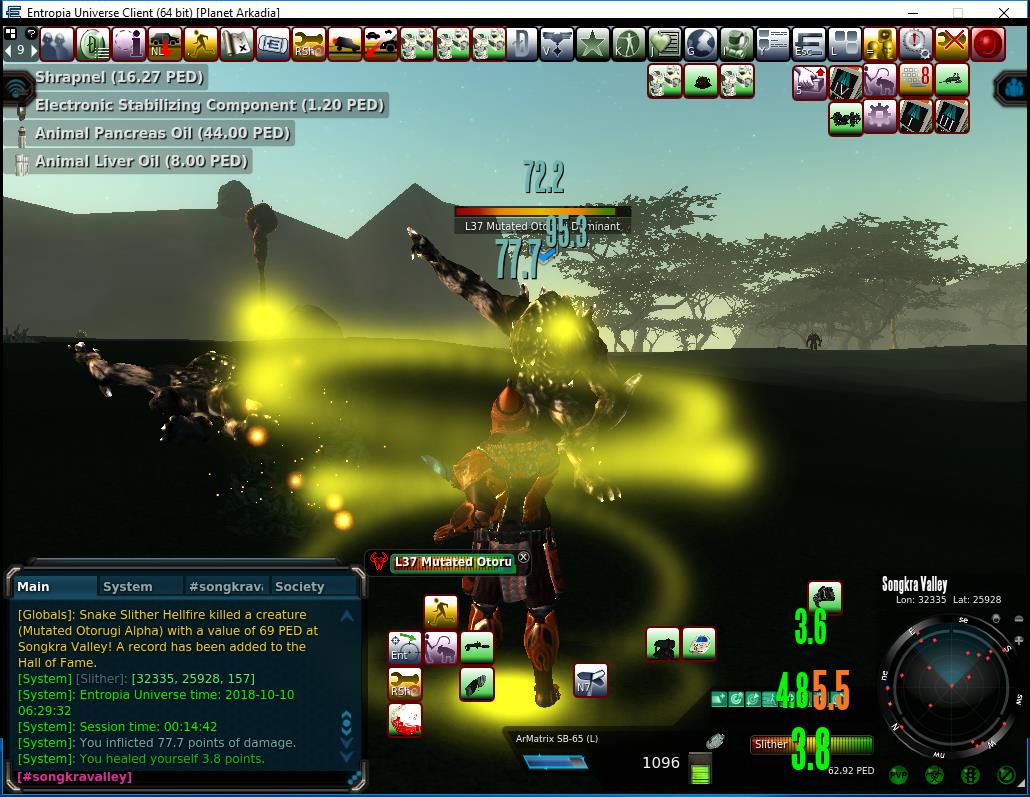Open the green star toolbar icon

coord(593,44)
